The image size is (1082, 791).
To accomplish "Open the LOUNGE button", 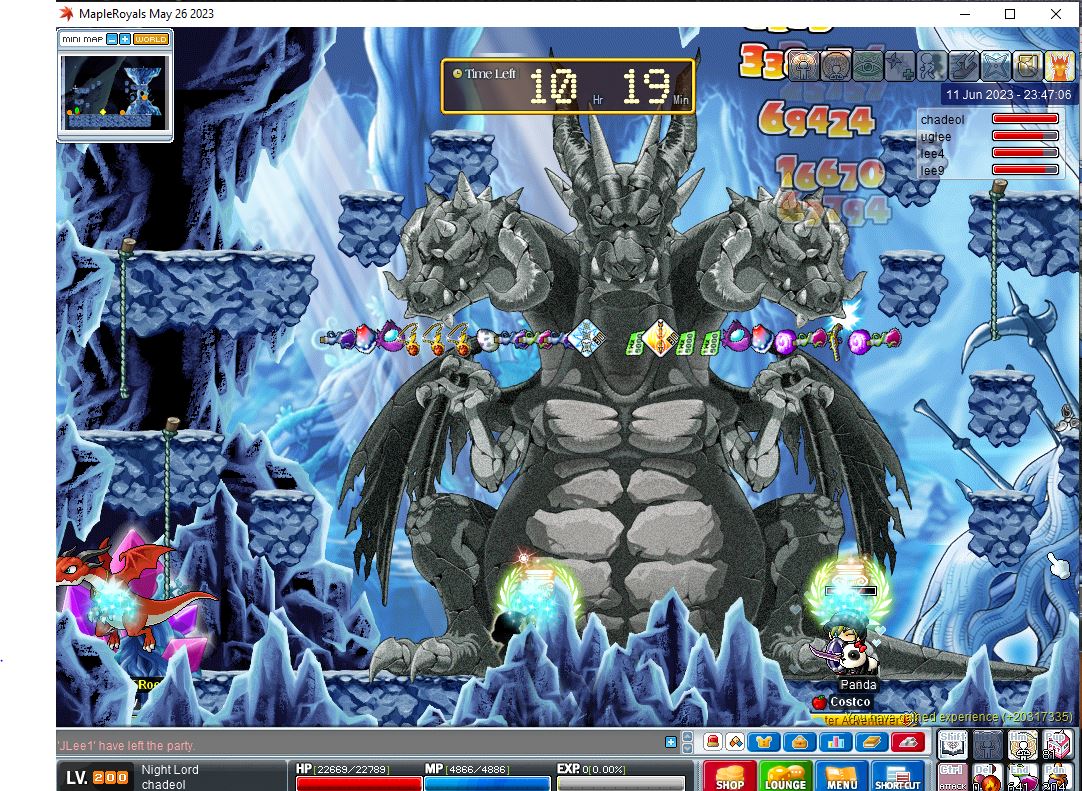I will click(785, 776).
